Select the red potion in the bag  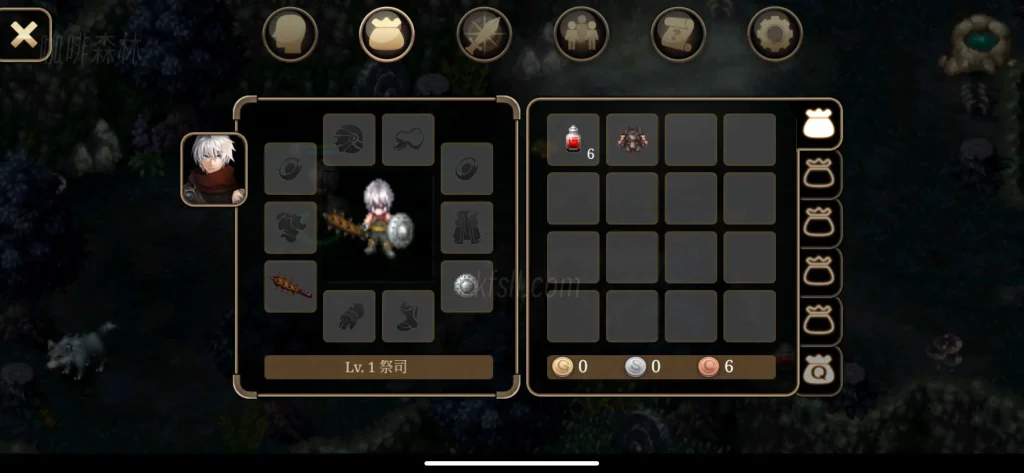point(573,139)
